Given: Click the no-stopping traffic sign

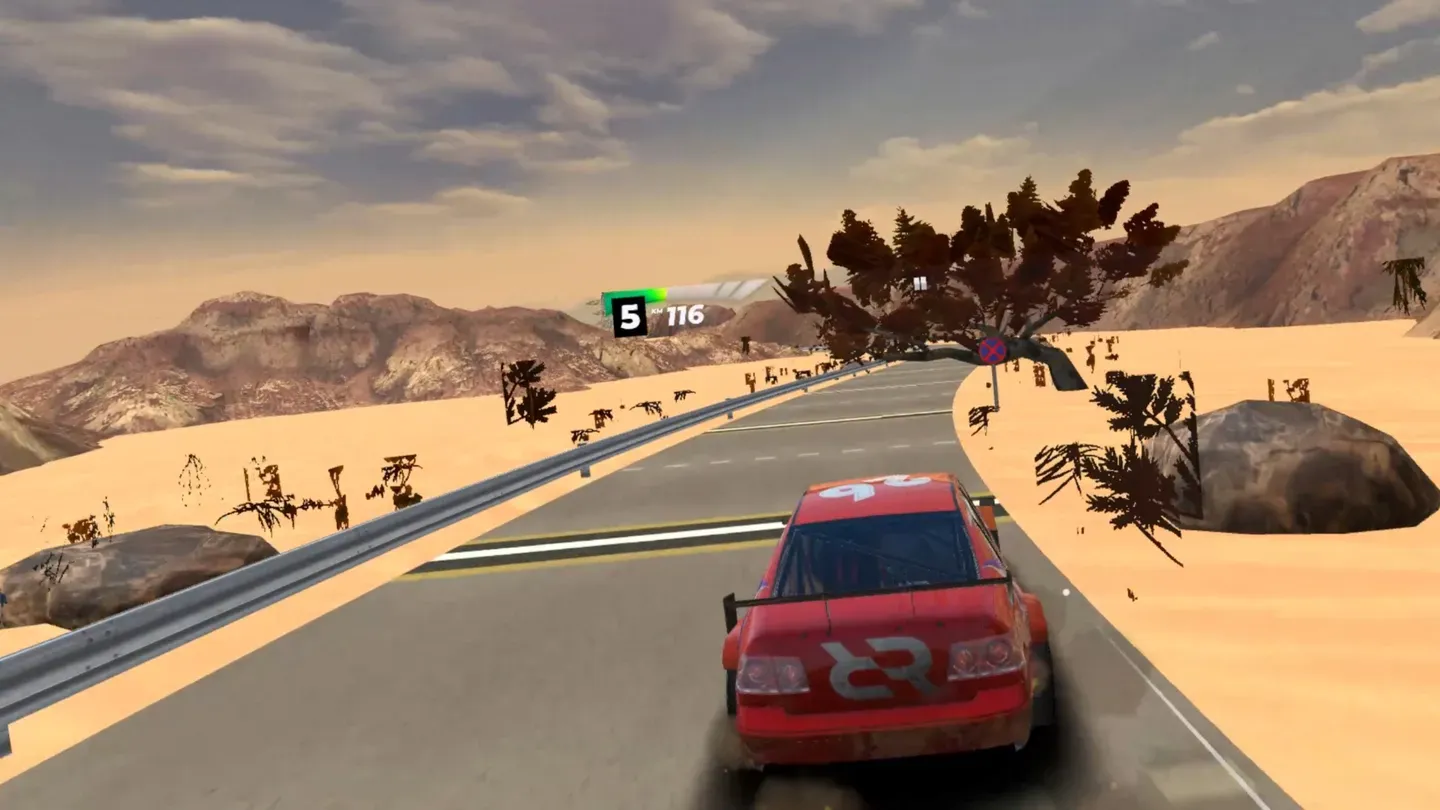Looking at the screenshot, I should point(991,352).
